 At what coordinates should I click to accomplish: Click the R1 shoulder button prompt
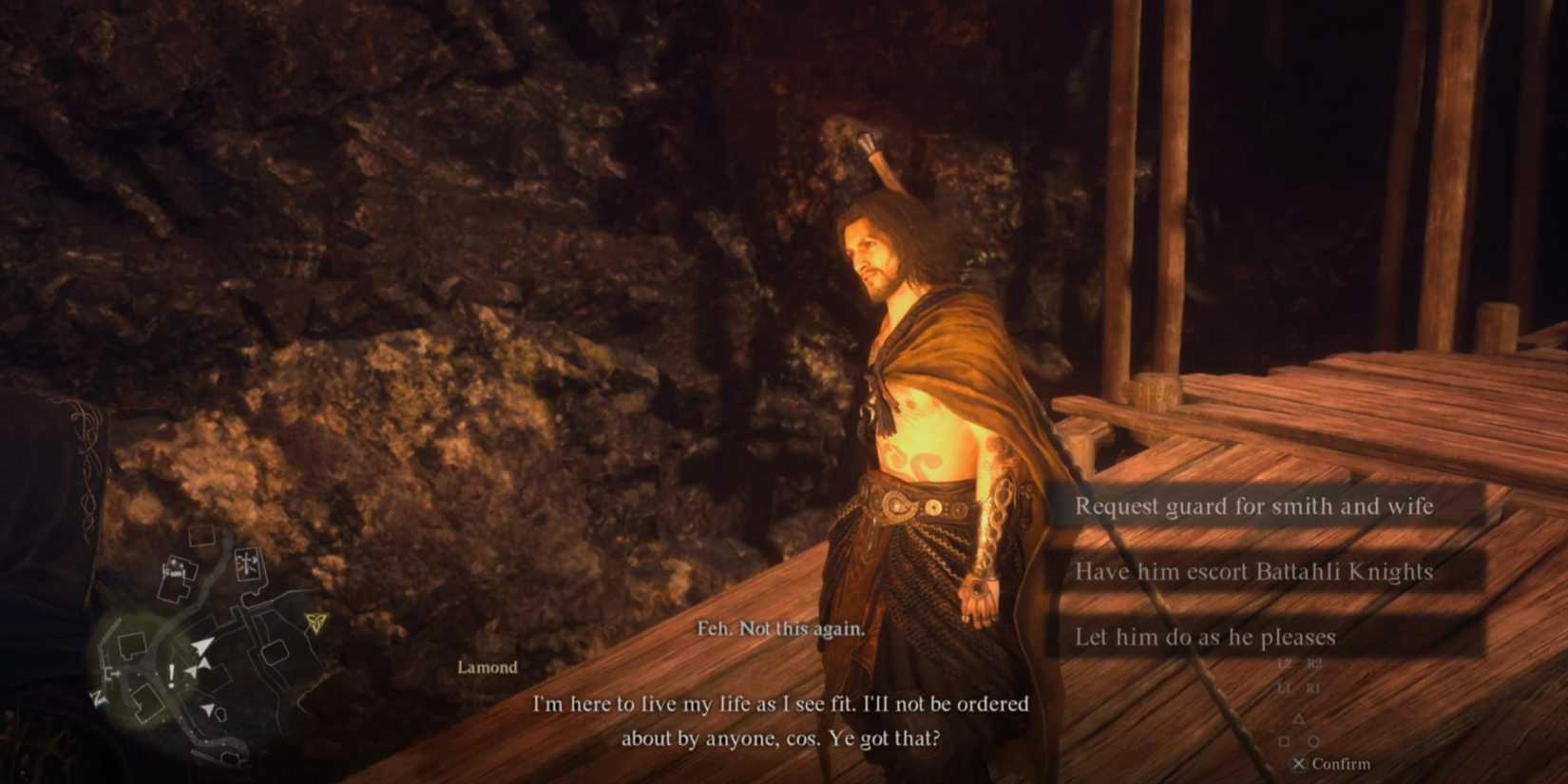(1314, 687)
